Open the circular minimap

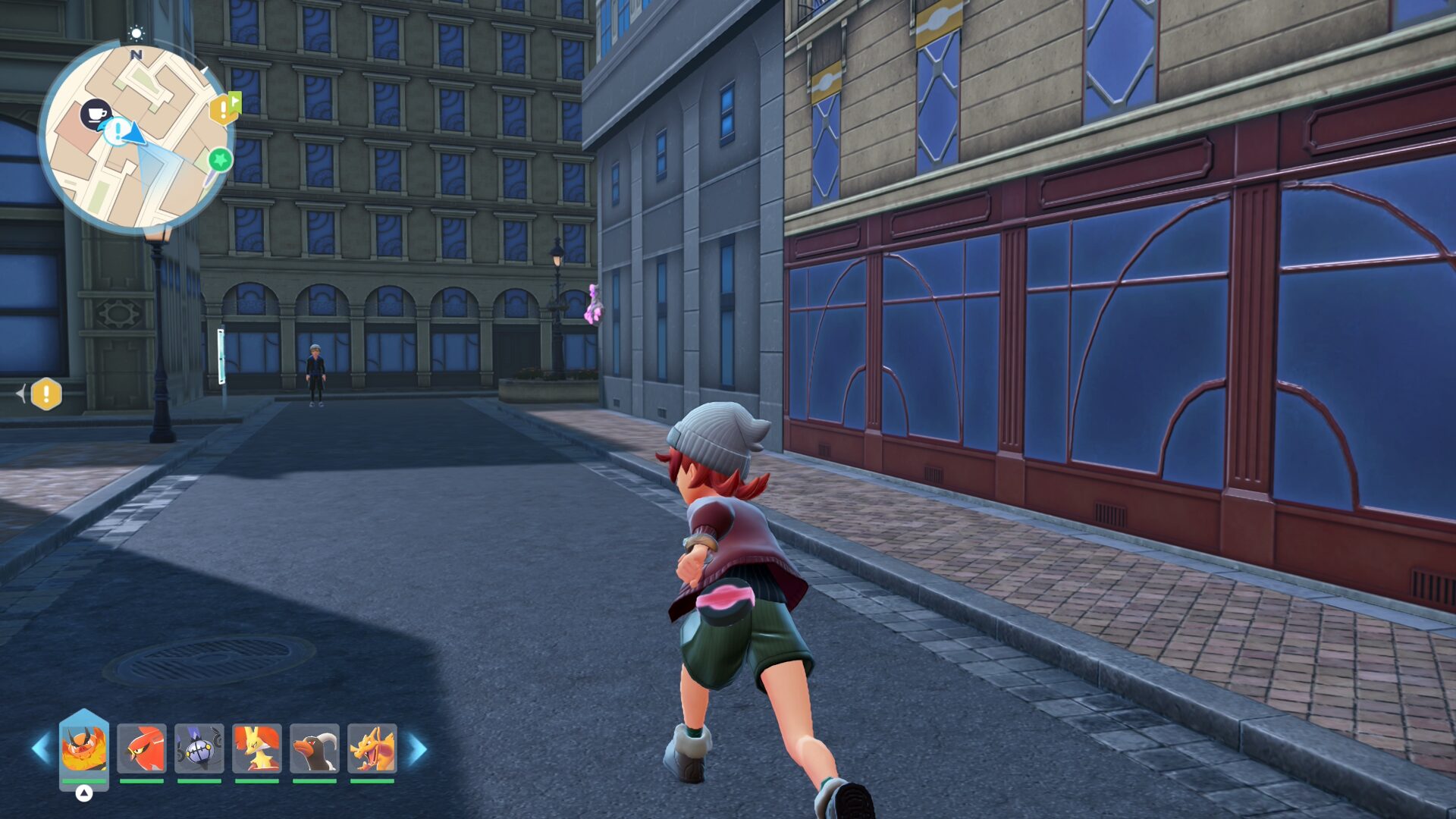point(136,136)
